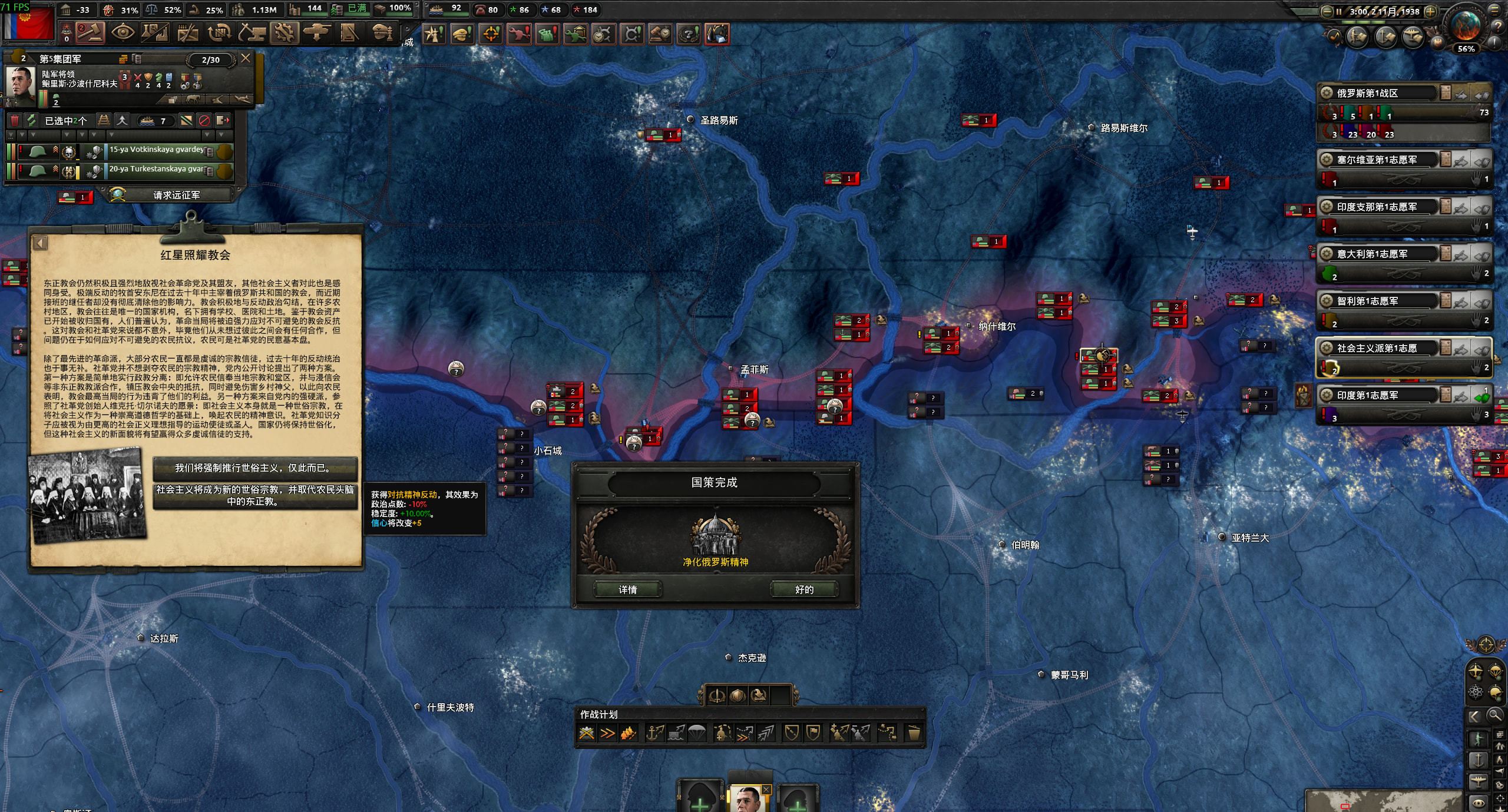Screen dimensions: 1508x812
Task: Choose the option to enforce secularism only
Action: [x=254, y=468]
